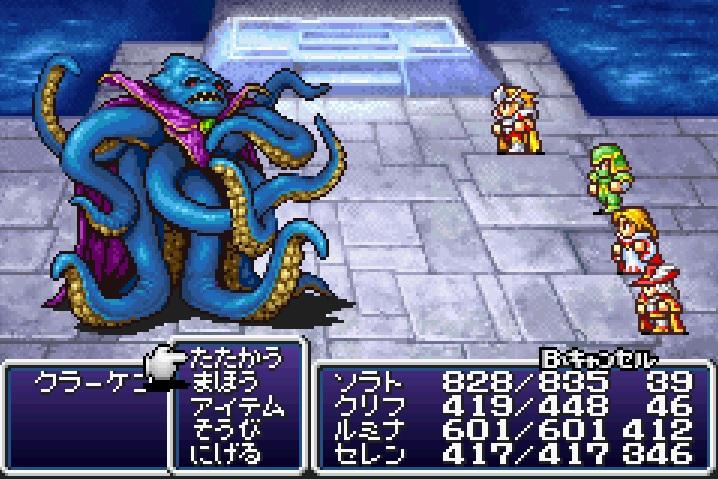This screenshot has height=479, width=718.
Task: Select party member クリフ's status row
Action: click(510, 406)
